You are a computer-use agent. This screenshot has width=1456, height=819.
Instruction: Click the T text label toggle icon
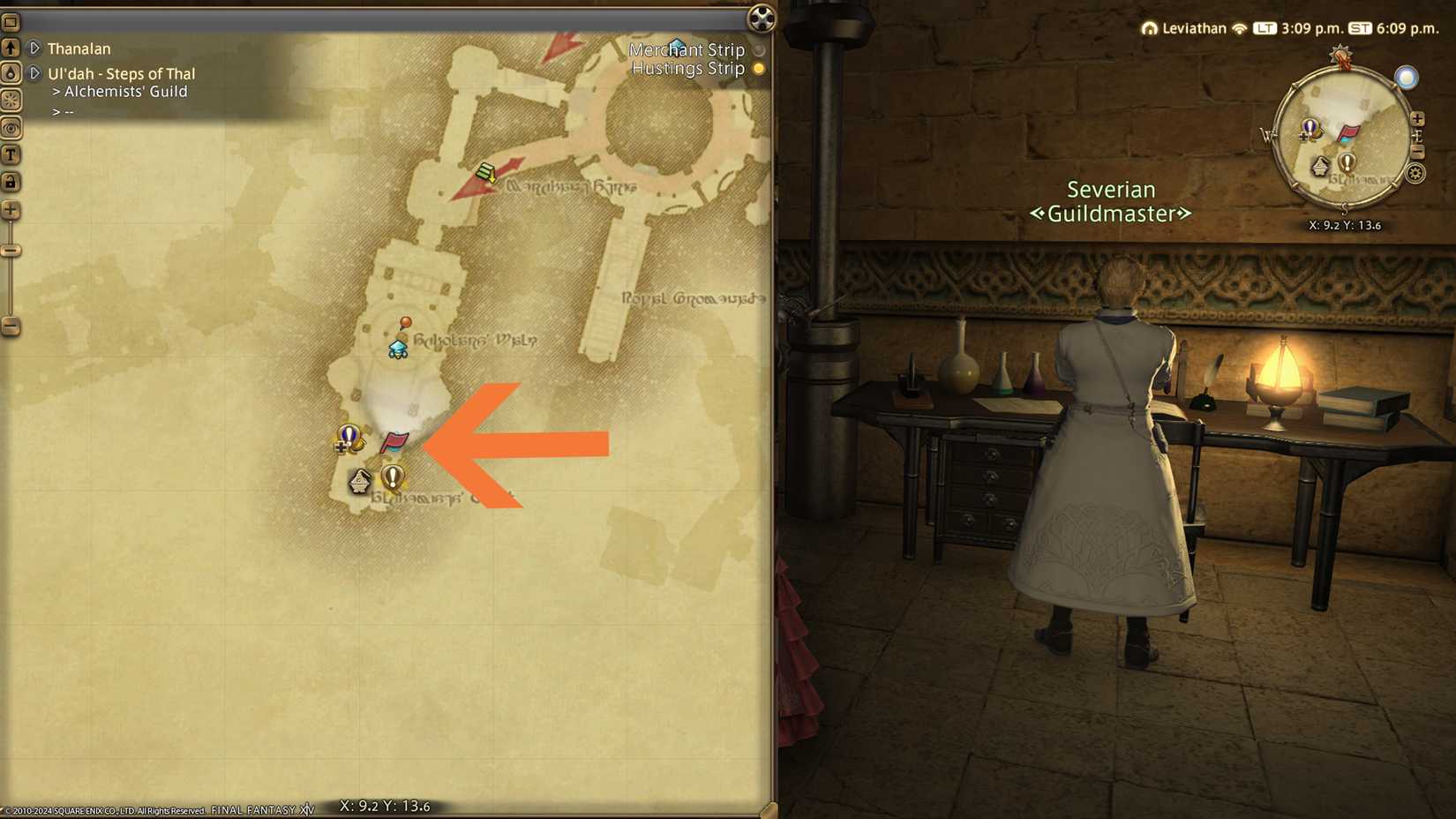coord(11,155)
